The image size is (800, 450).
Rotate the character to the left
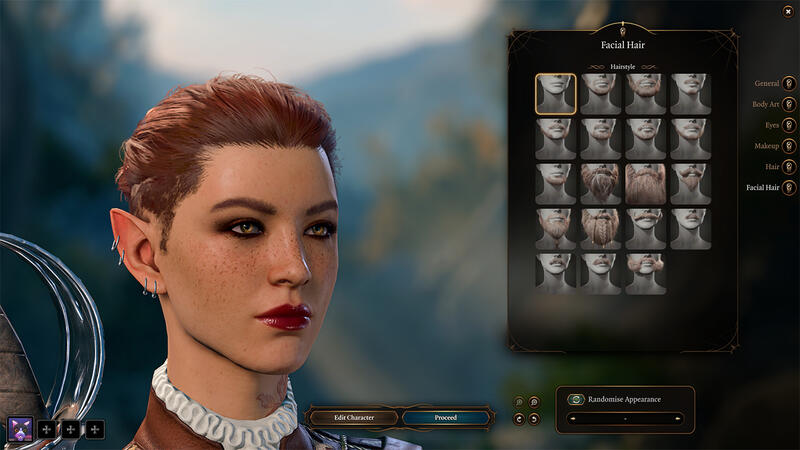518,418
